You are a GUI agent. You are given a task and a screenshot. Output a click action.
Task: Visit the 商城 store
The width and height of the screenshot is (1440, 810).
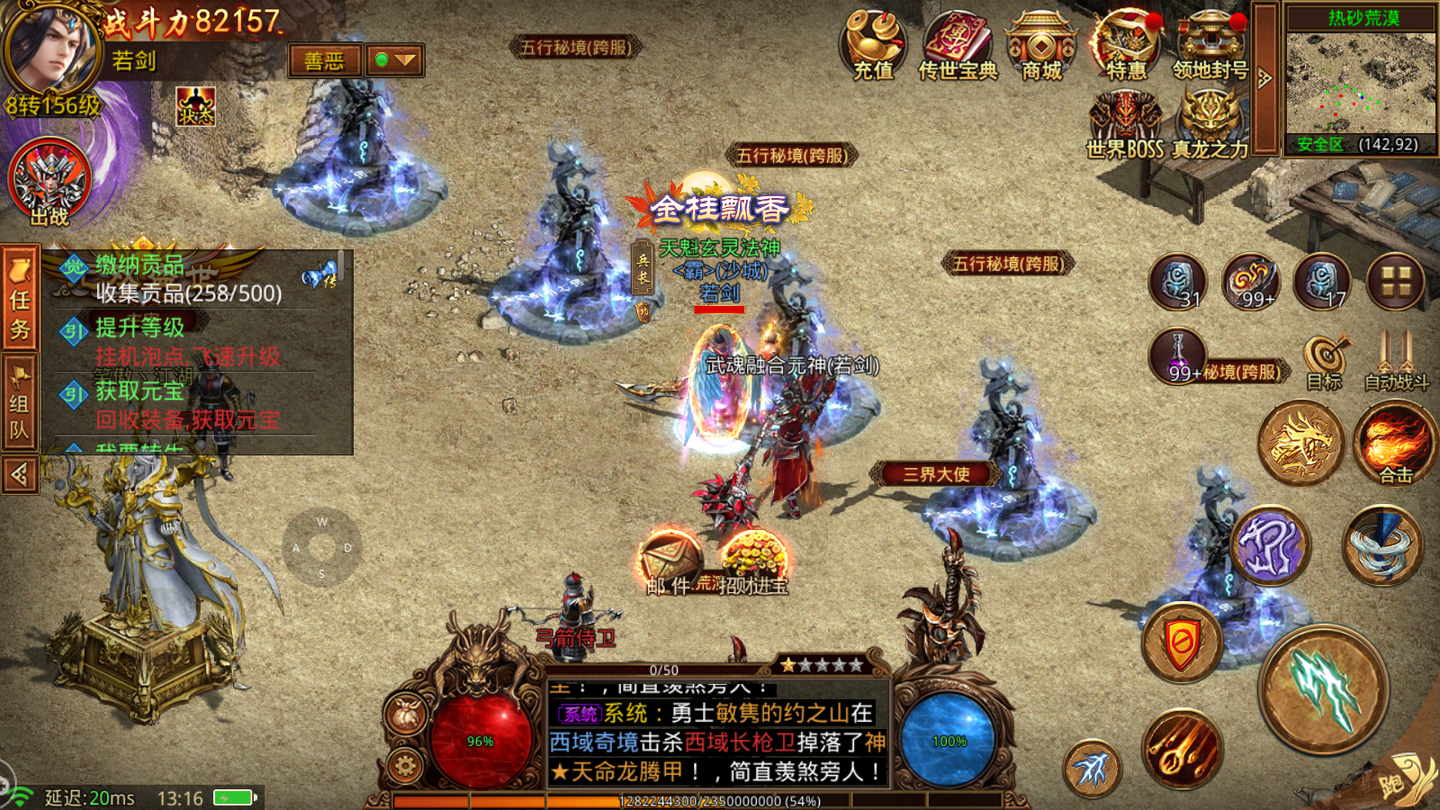click(x=1041, y=45)
